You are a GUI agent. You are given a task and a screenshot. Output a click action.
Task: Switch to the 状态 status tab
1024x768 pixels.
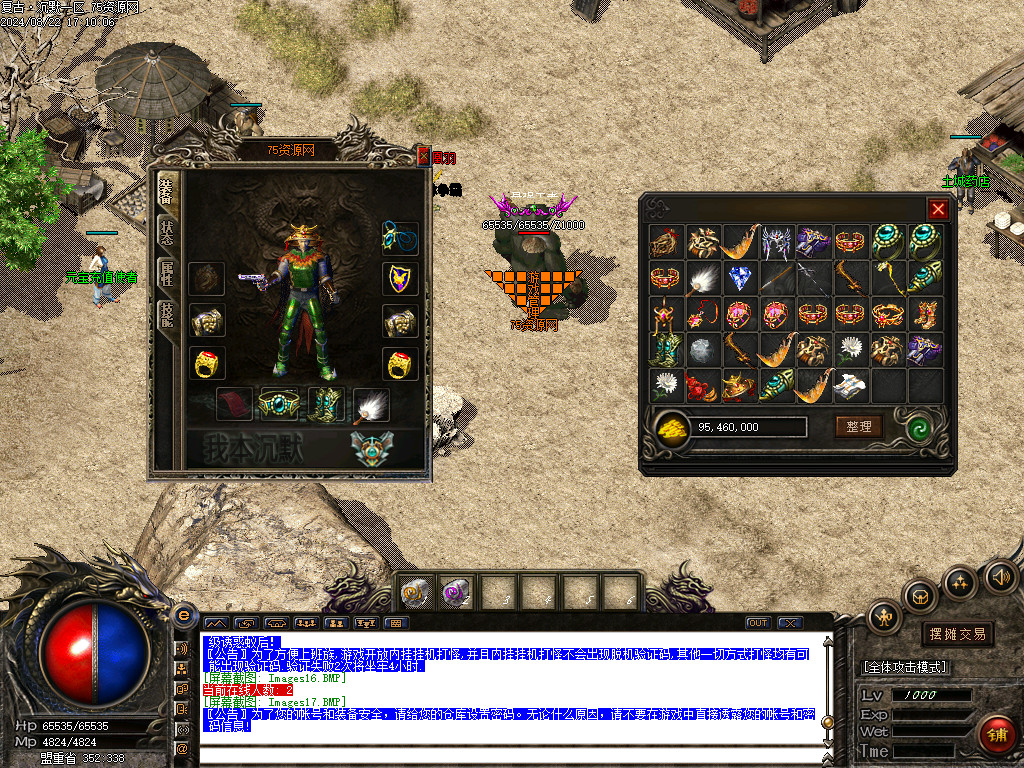tap(166, 233)
